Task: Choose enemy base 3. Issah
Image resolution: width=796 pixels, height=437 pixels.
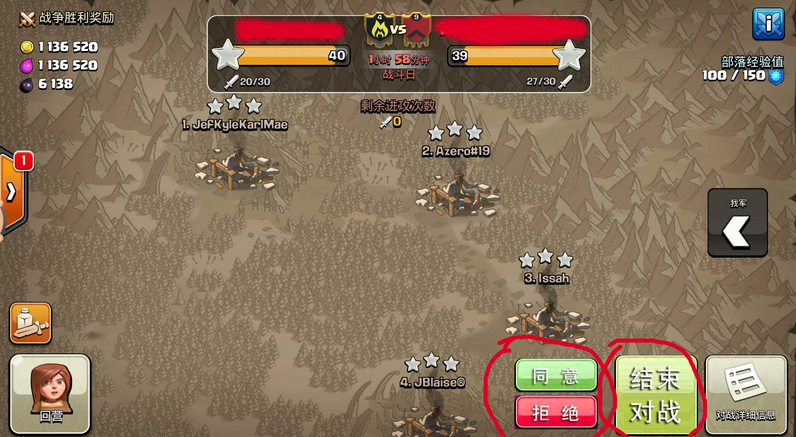Action: click(545, 315)
